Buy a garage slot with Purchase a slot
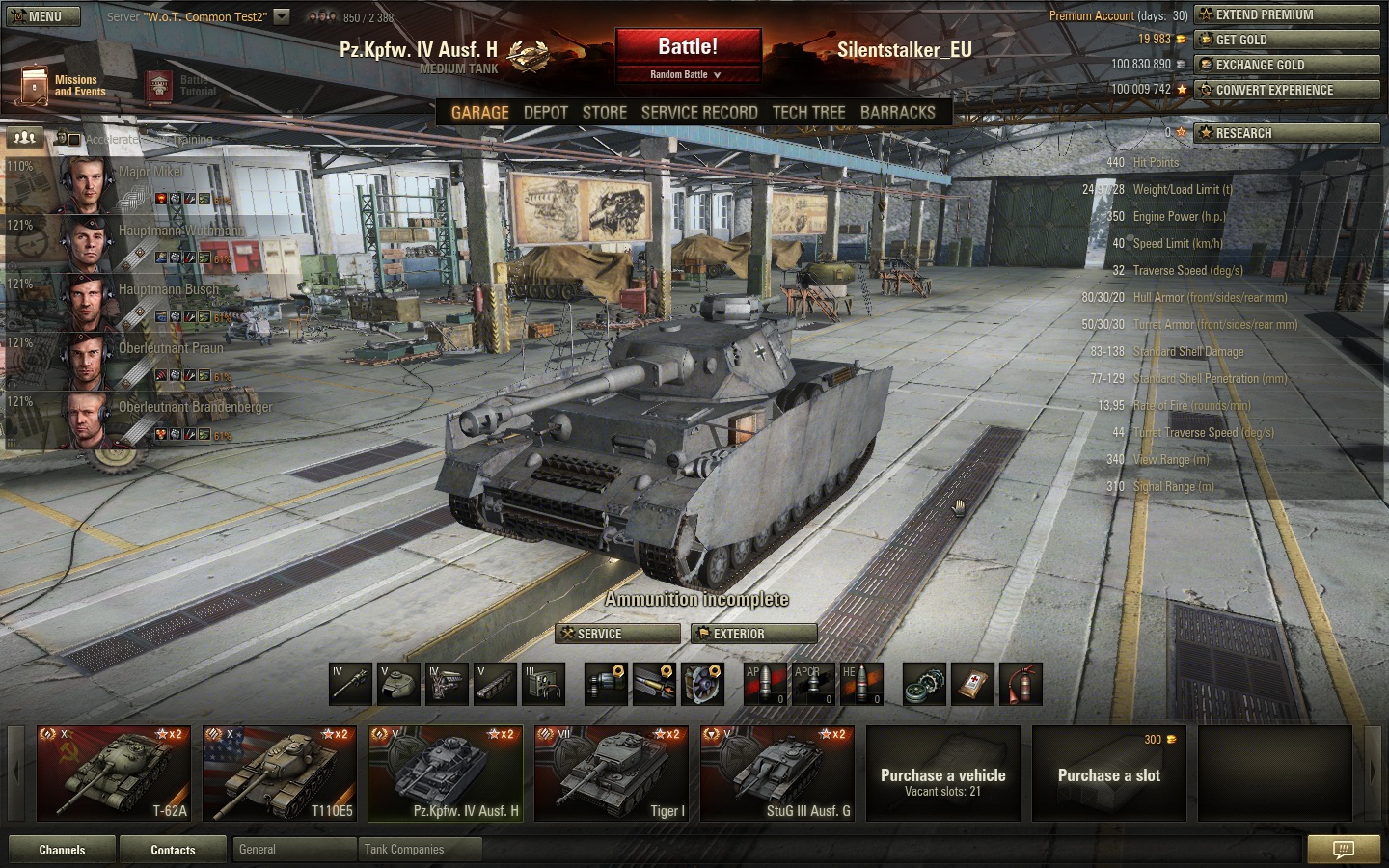This screenshot has height=868, width=1389. (x=1108, y=775)
